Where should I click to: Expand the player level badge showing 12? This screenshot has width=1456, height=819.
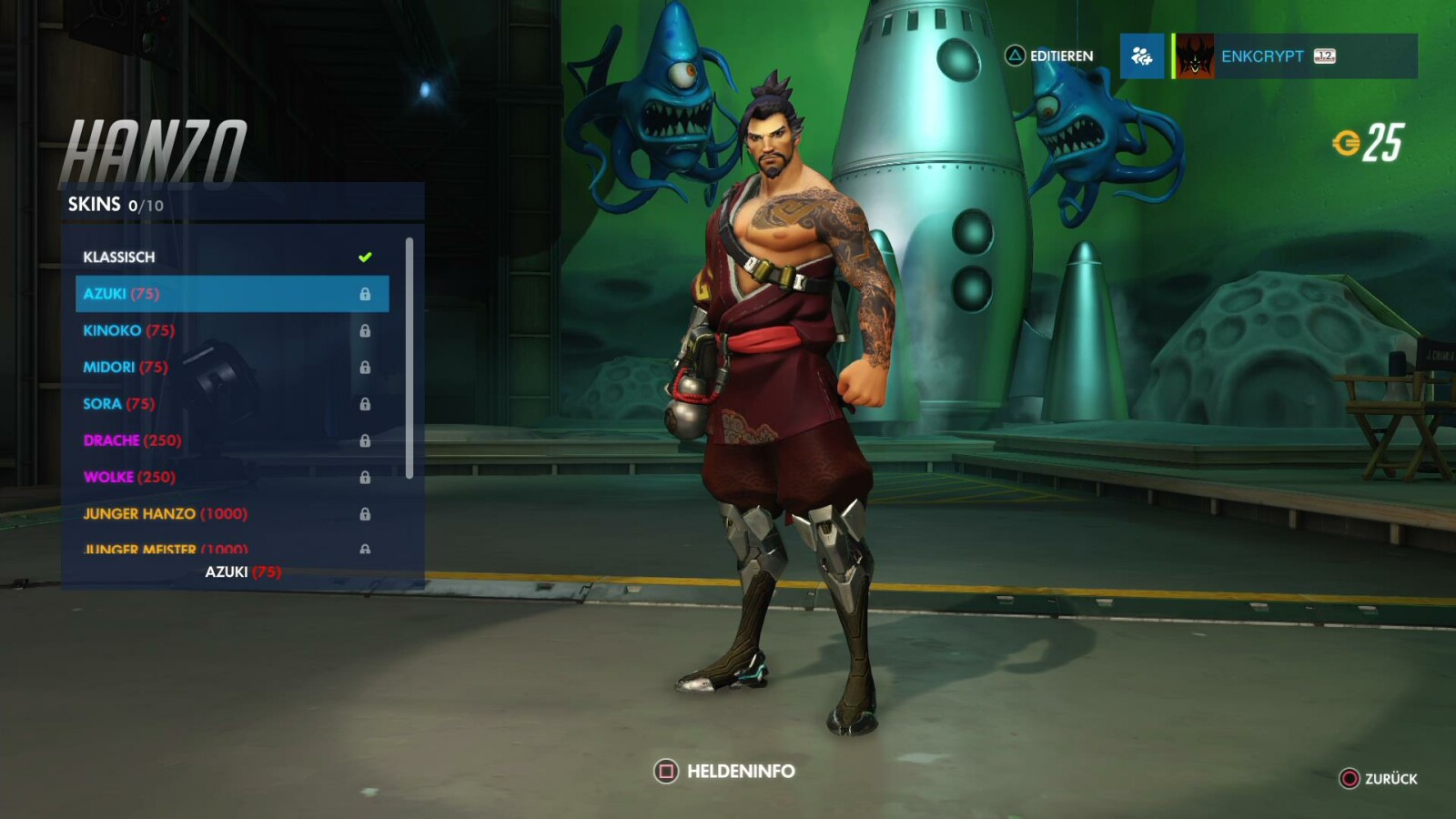[1324, 56]
